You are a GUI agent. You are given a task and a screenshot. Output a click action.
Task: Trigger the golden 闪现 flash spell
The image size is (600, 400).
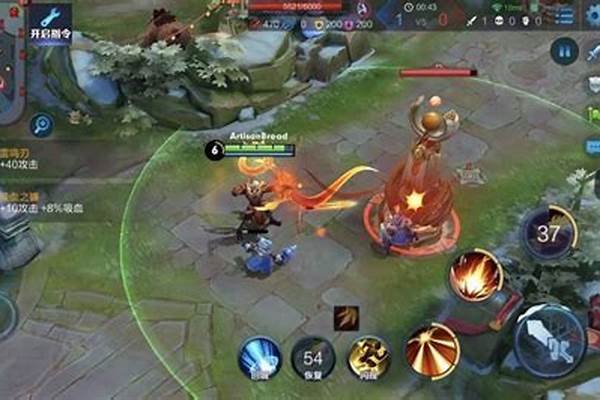[x=369, y=357]
